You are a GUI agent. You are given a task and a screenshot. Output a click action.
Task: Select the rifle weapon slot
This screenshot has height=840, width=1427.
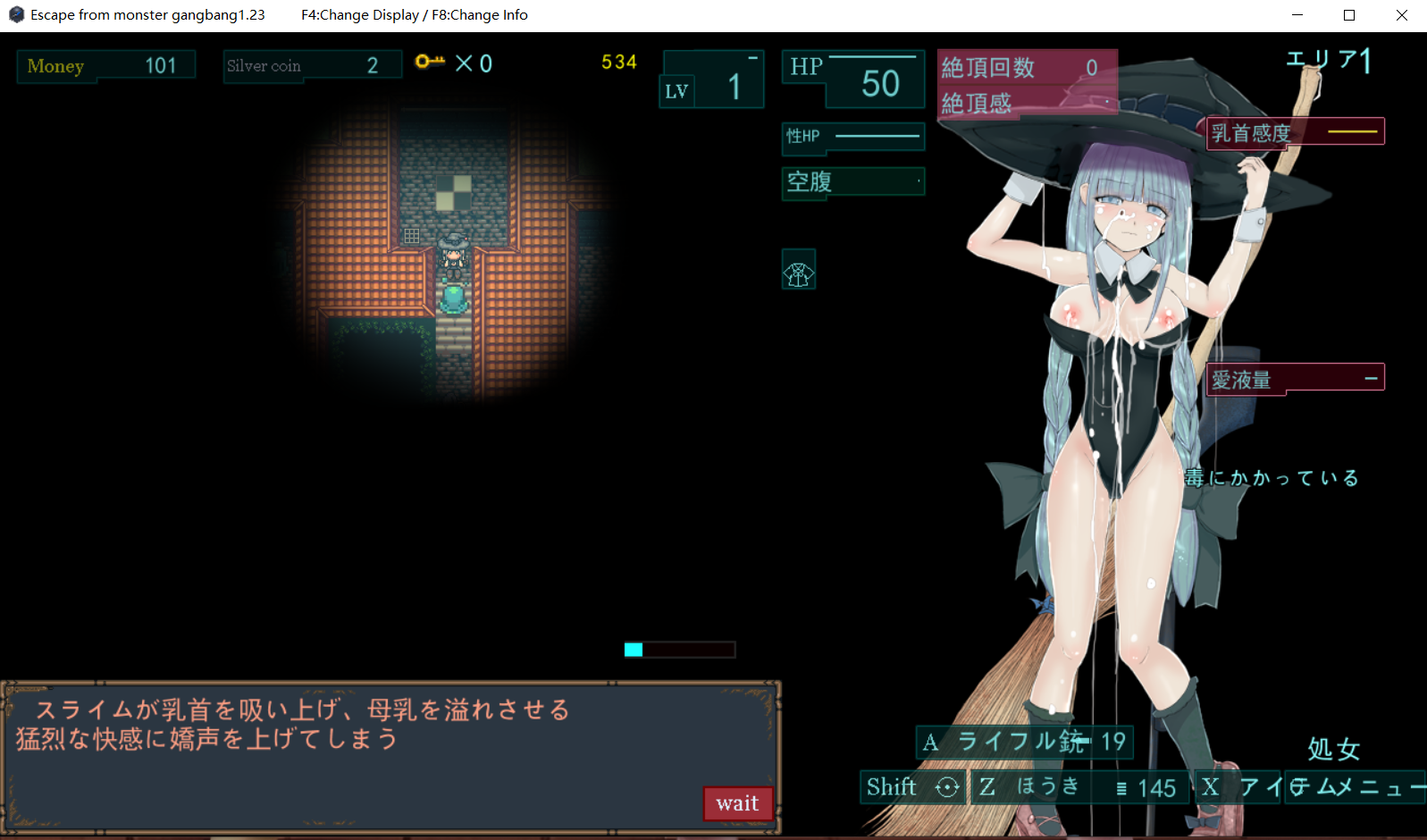(x=1024, y=742)
